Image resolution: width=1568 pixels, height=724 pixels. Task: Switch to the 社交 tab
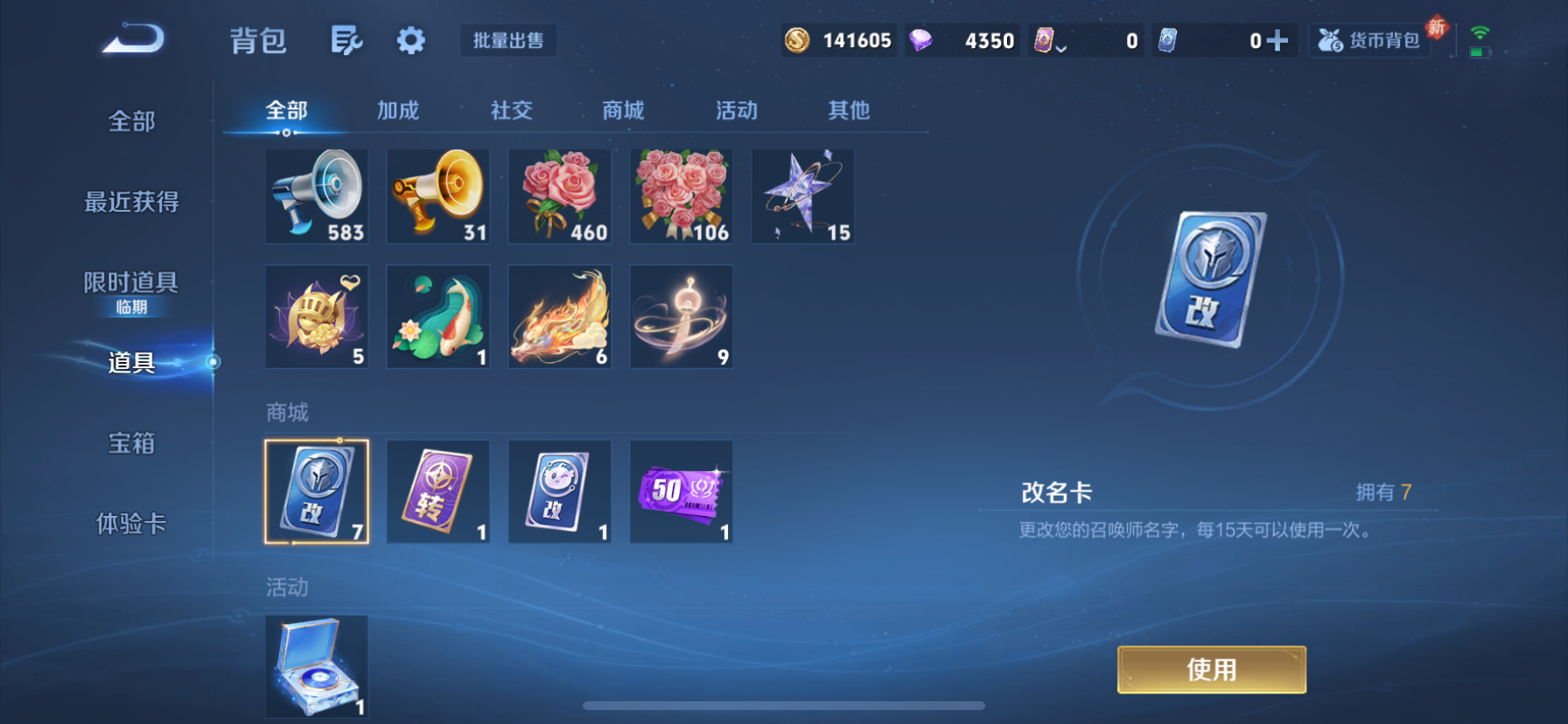pyautogui.click(x=512, y=110)
